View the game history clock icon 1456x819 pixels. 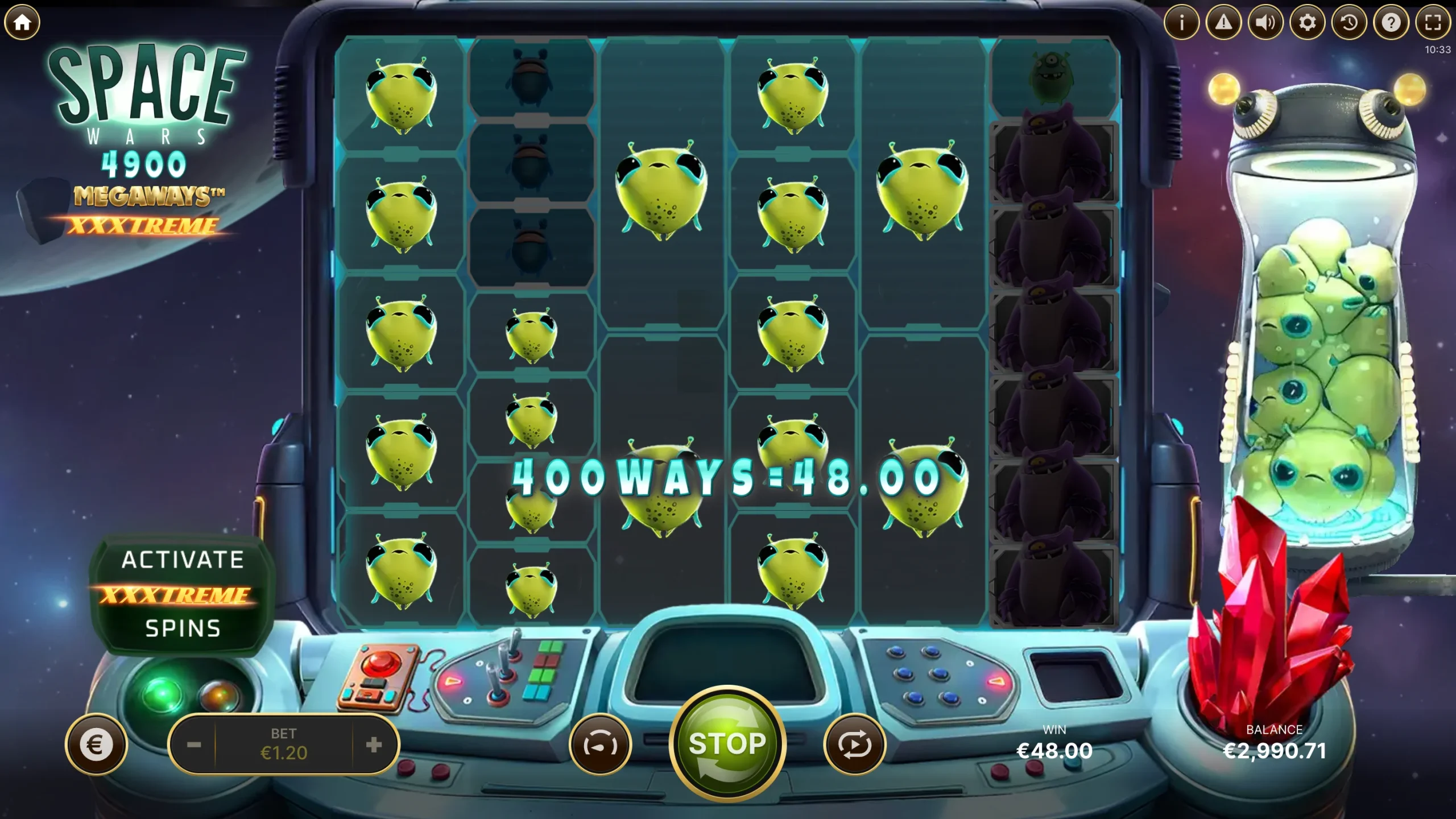click(1349, 23)
